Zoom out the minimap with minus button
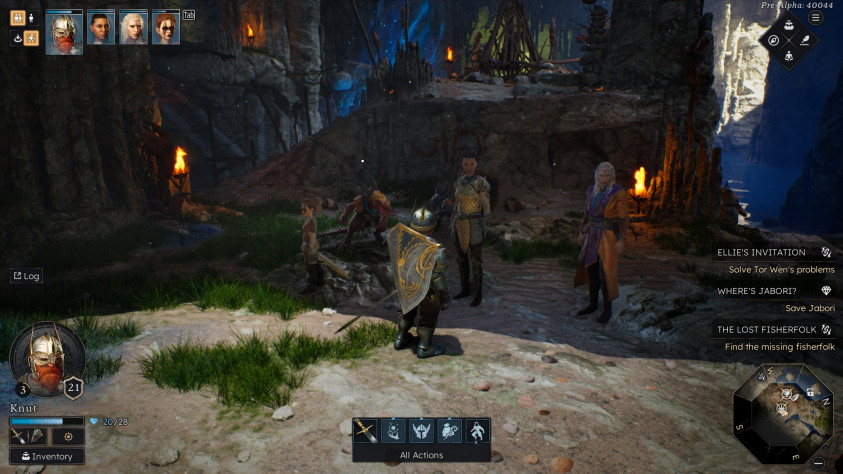 818,463
